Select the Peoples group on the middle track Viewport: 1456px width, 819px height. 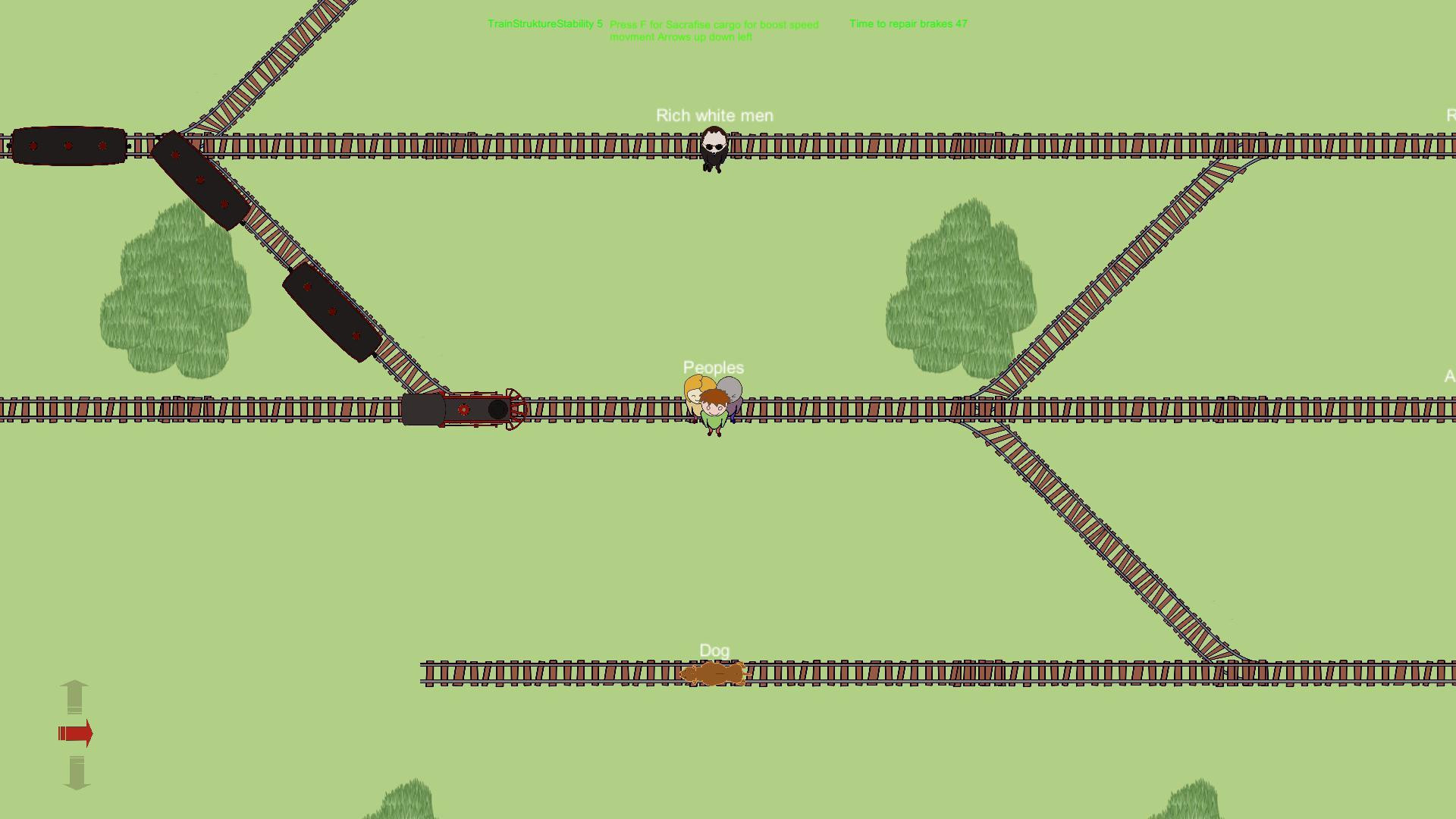pos(713,402)
